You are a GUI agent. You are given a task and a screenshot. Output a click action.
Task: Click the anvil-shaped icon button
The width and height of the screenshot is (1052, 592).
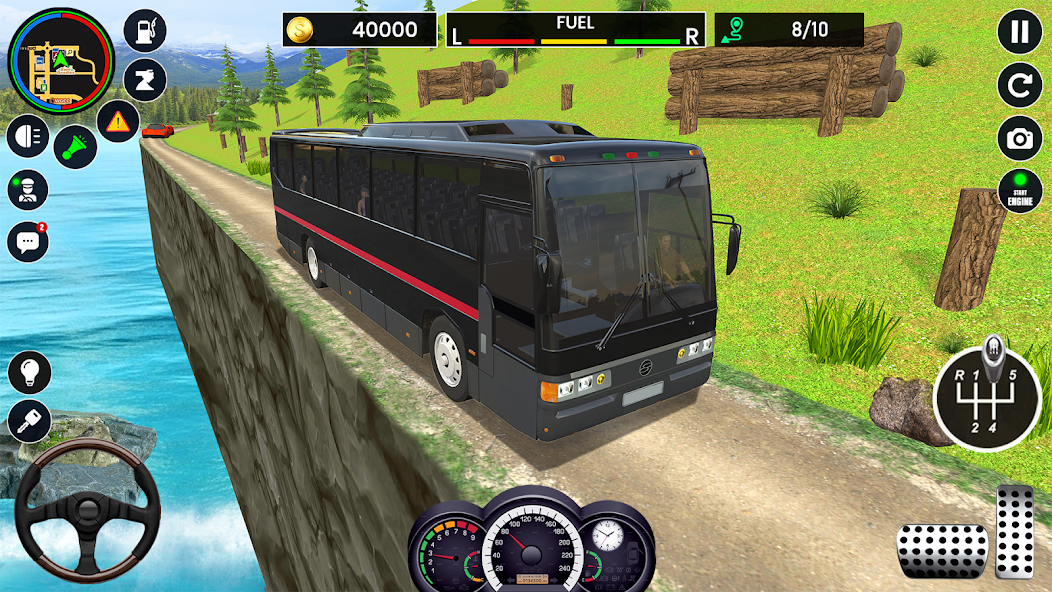coord(145,80)
